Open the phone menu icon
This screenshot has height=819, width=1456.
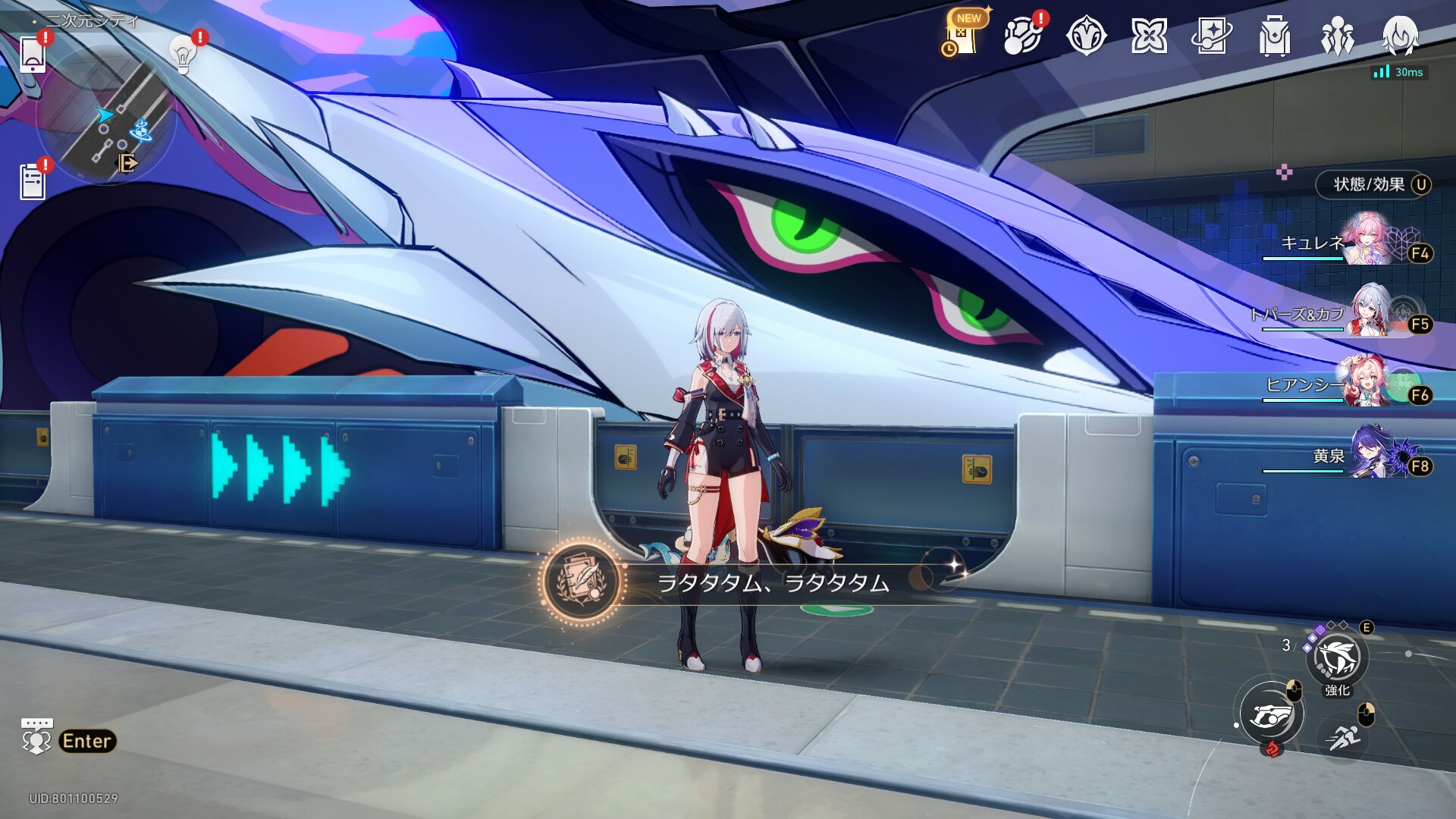coord(33,54)
